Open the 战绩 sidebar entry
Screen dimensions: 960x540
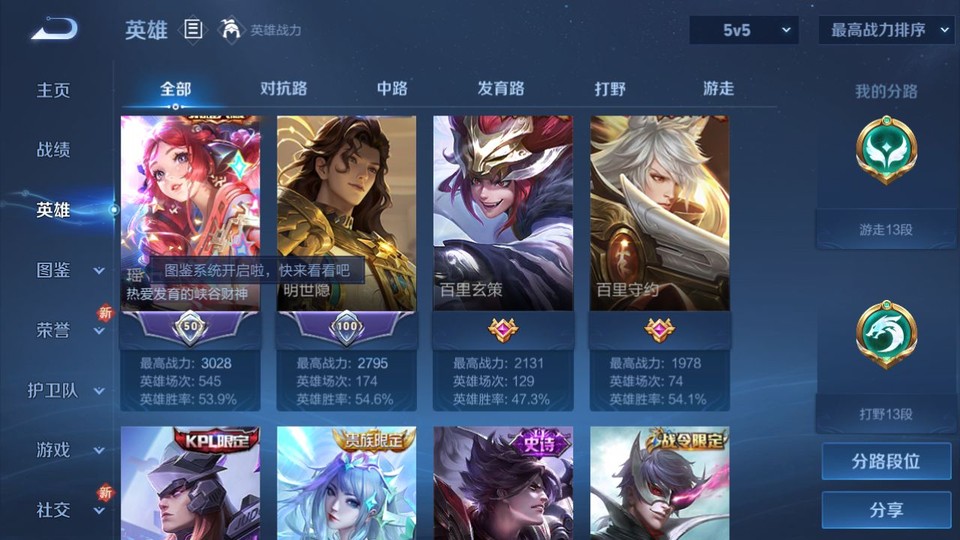coord(54,150)
